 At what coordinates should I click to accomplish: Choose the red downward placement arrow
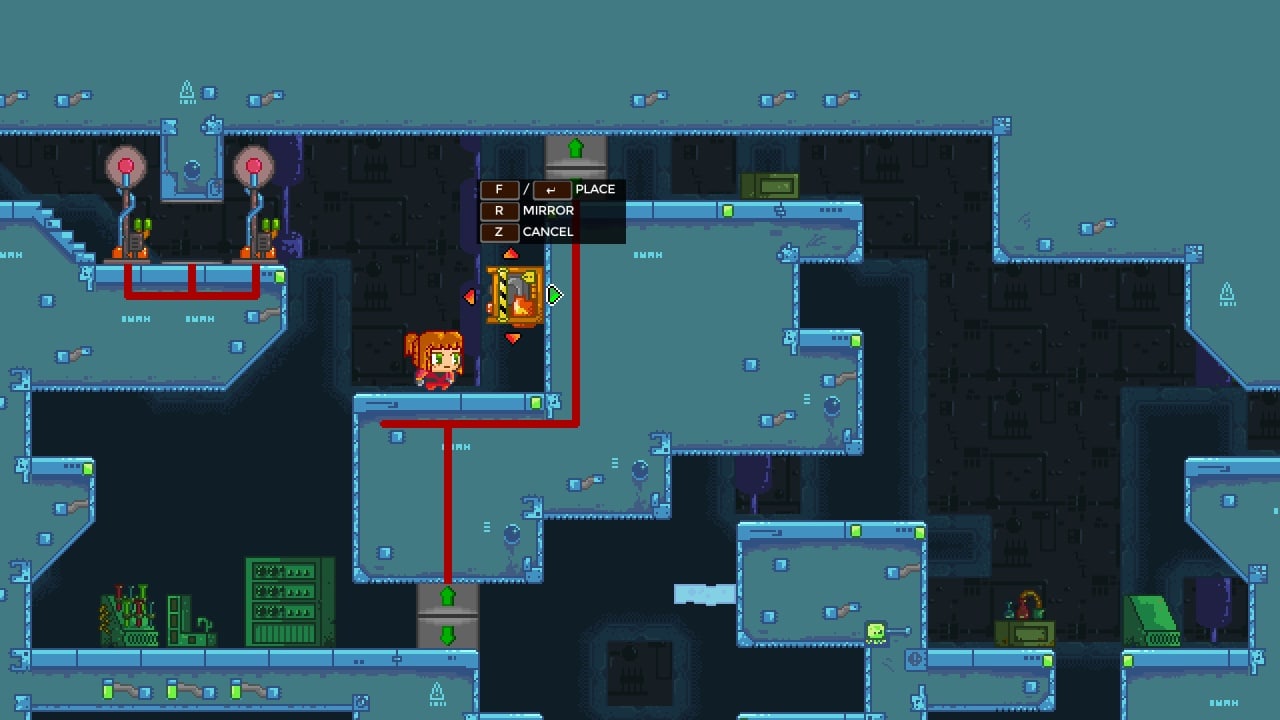pyautogui.click(x=513, y=339)
